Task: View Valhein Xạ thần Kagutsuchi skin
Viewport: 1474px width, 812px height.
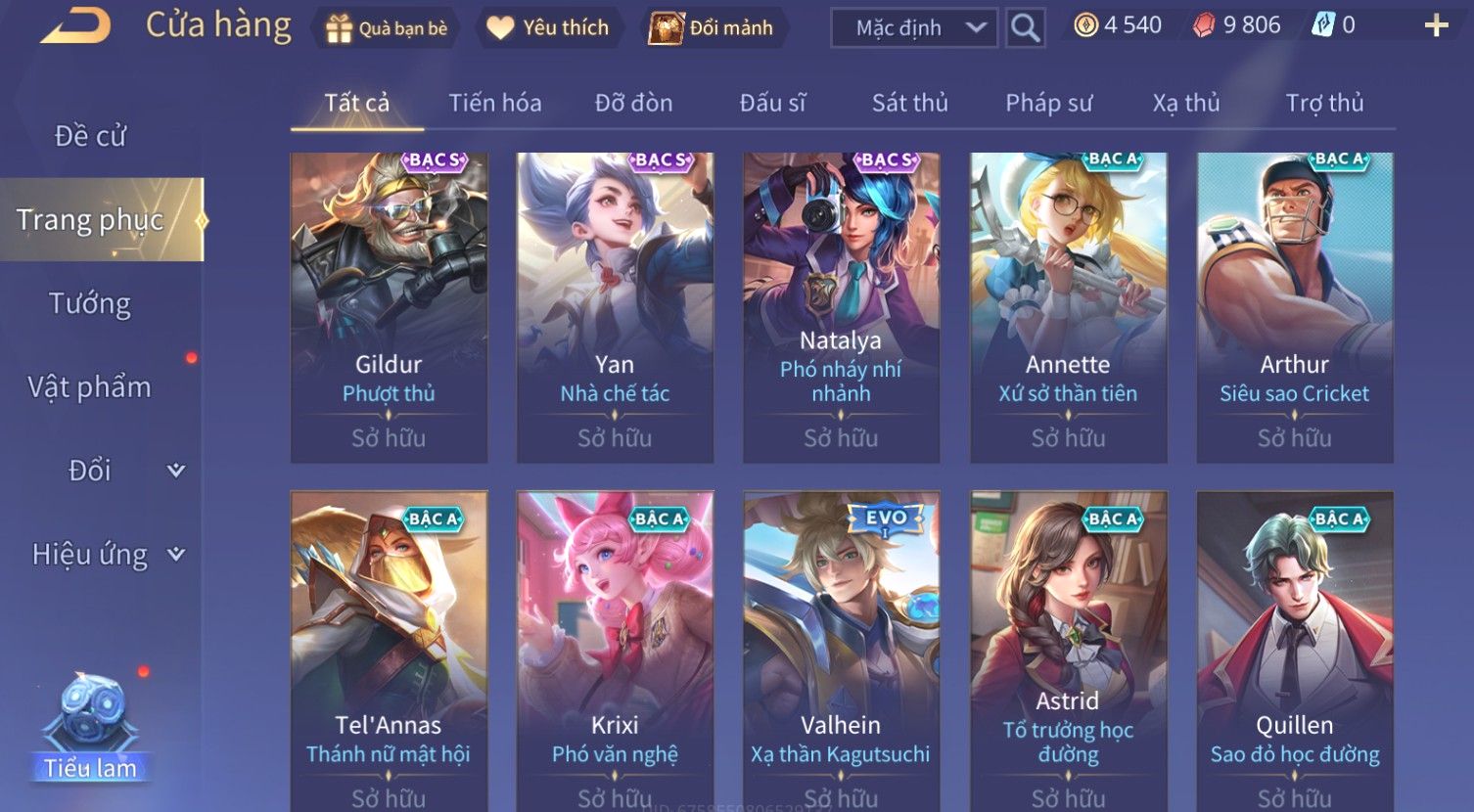Action: click(841, 646)
